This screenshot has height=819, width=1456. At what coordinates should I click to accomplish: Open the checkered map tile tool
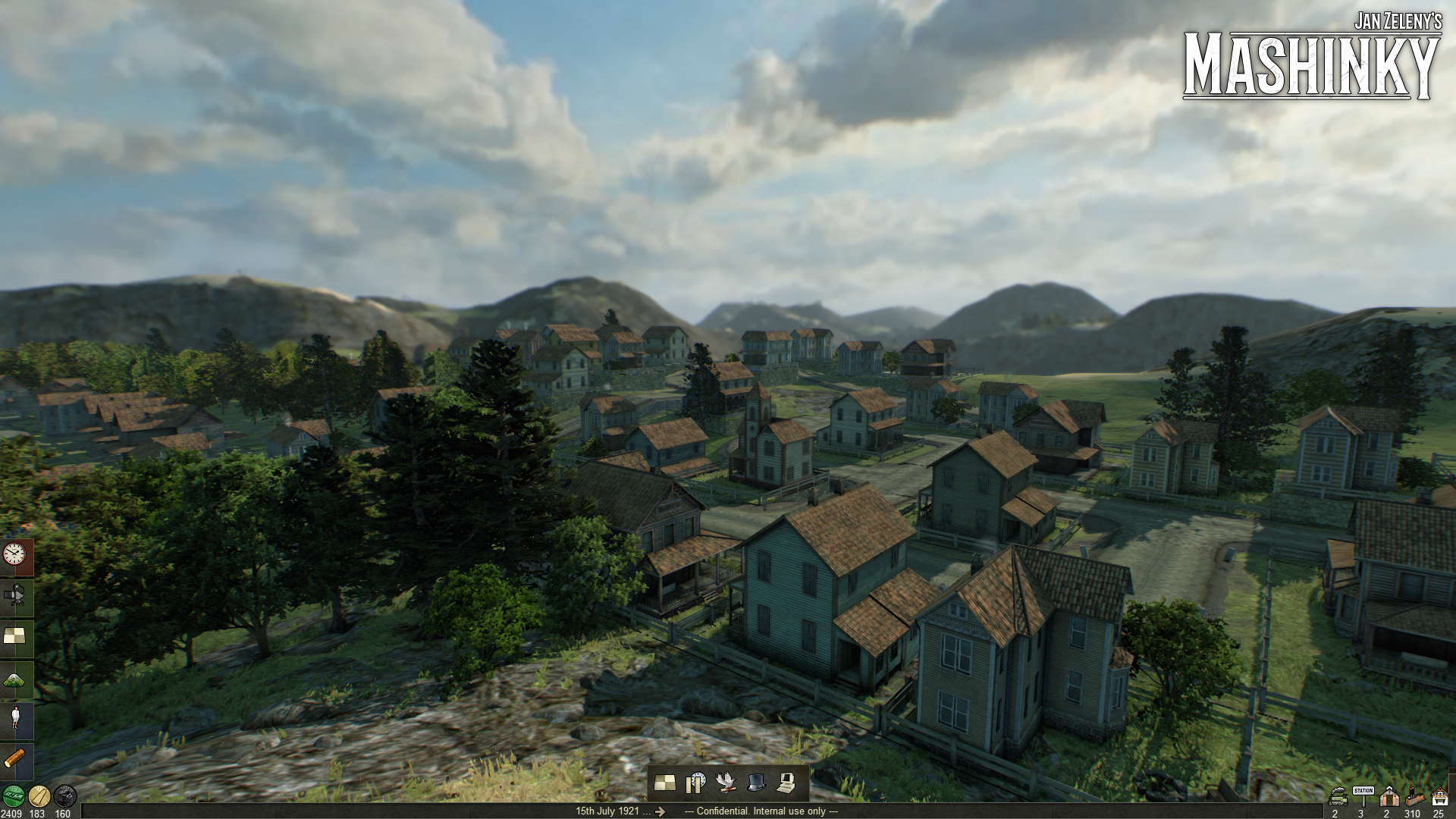tap(15, 633)
